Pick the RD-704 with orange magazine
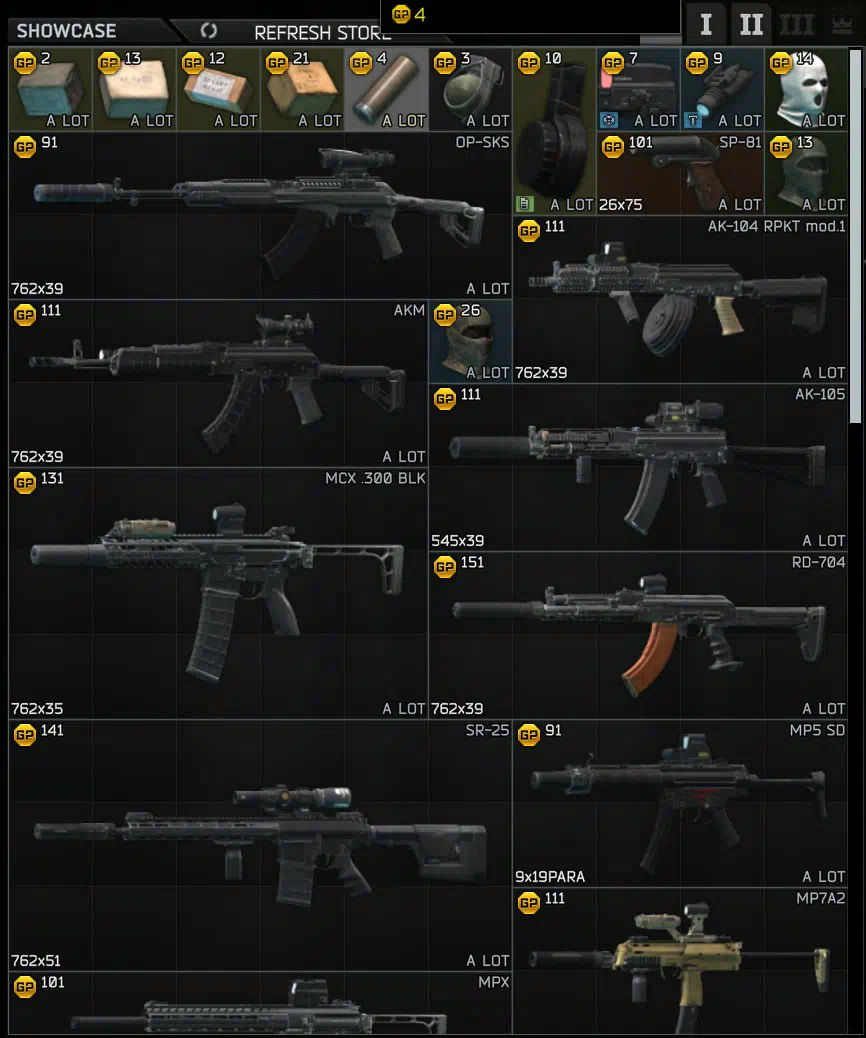 click(x=638, y=635)
